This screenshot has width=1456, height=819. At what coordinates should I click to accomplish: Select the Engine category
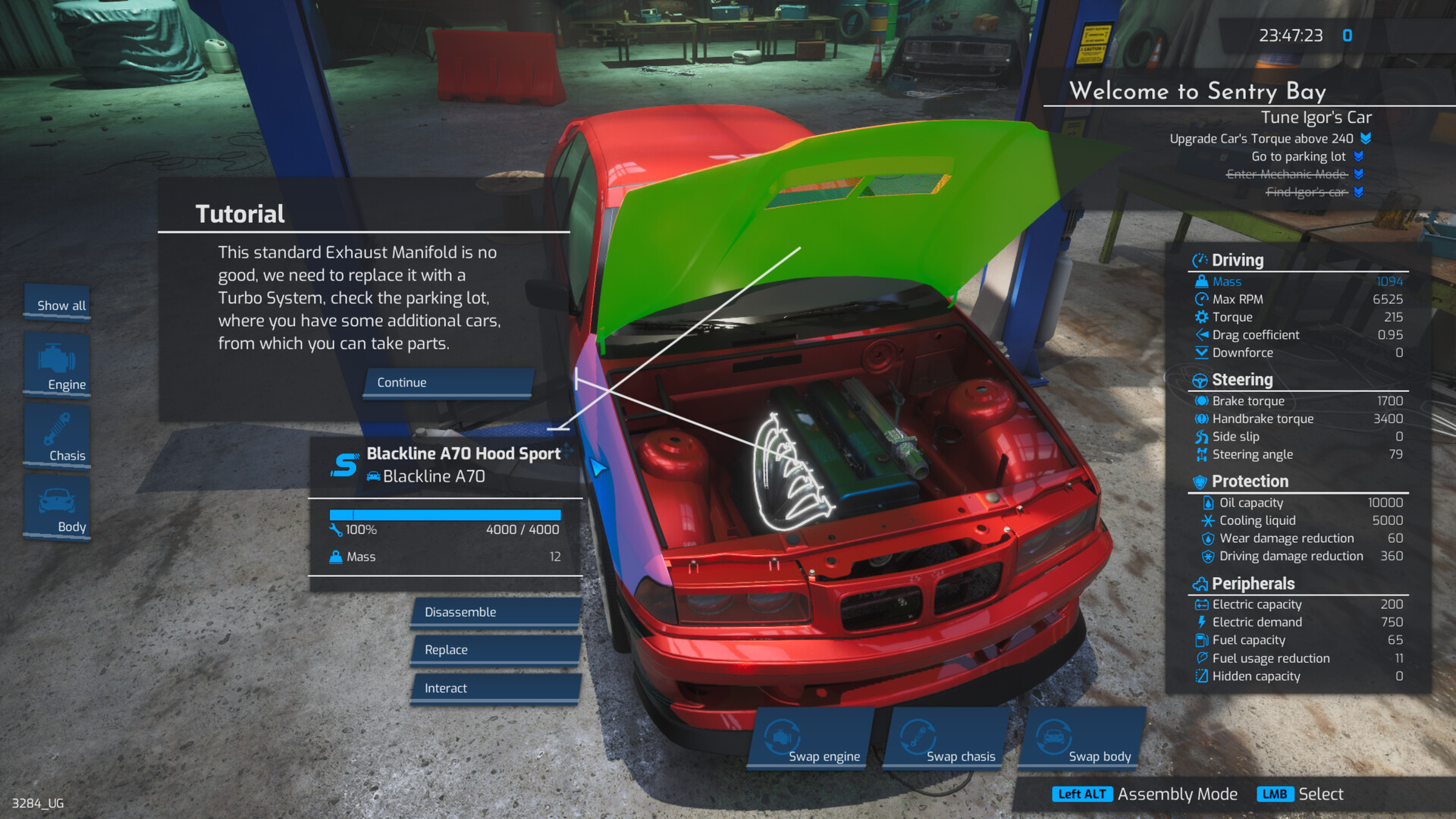tap(58, 366)
